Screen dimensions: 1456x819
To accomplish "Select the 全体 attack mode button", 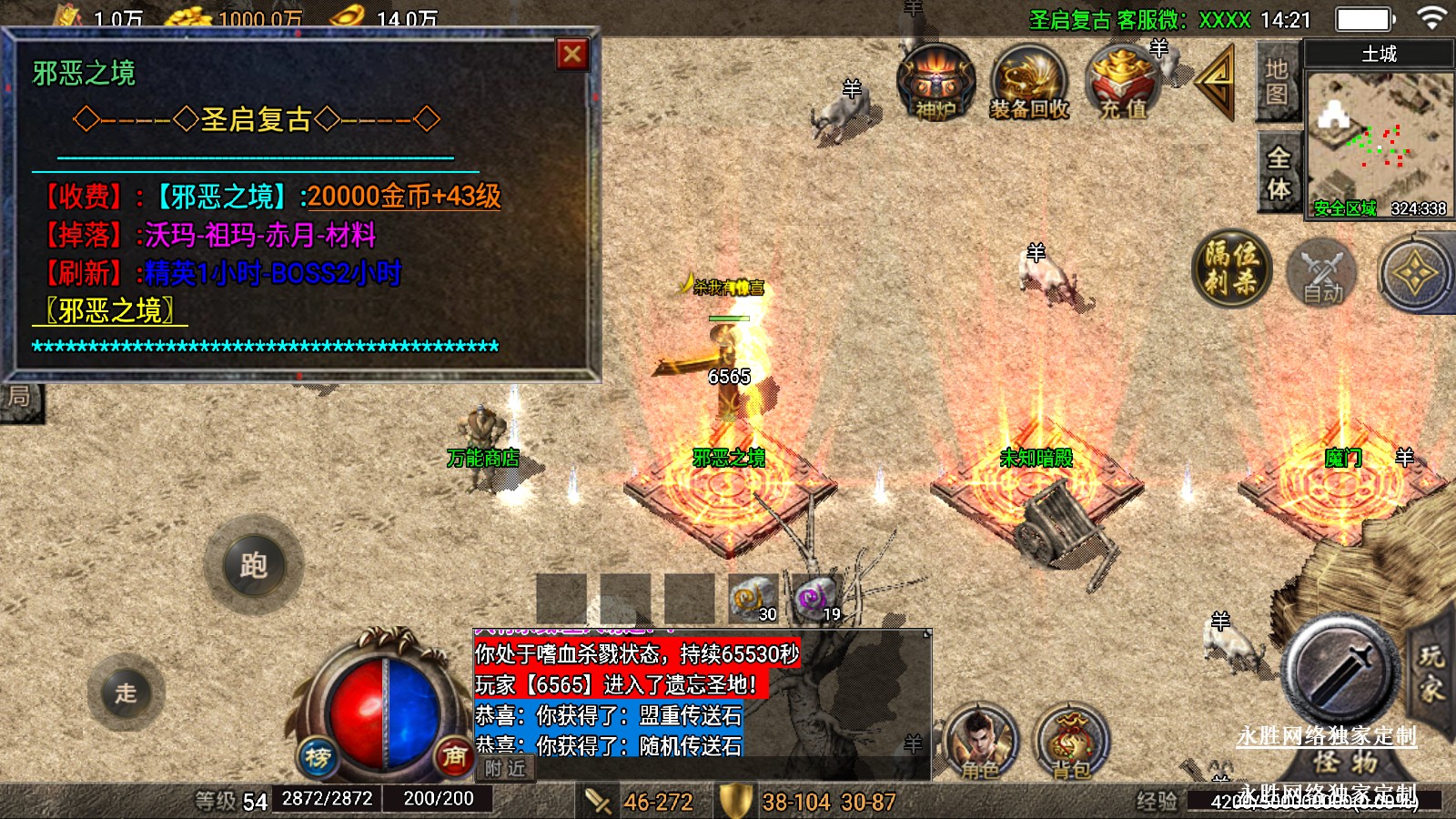I will pos(1279,173).
